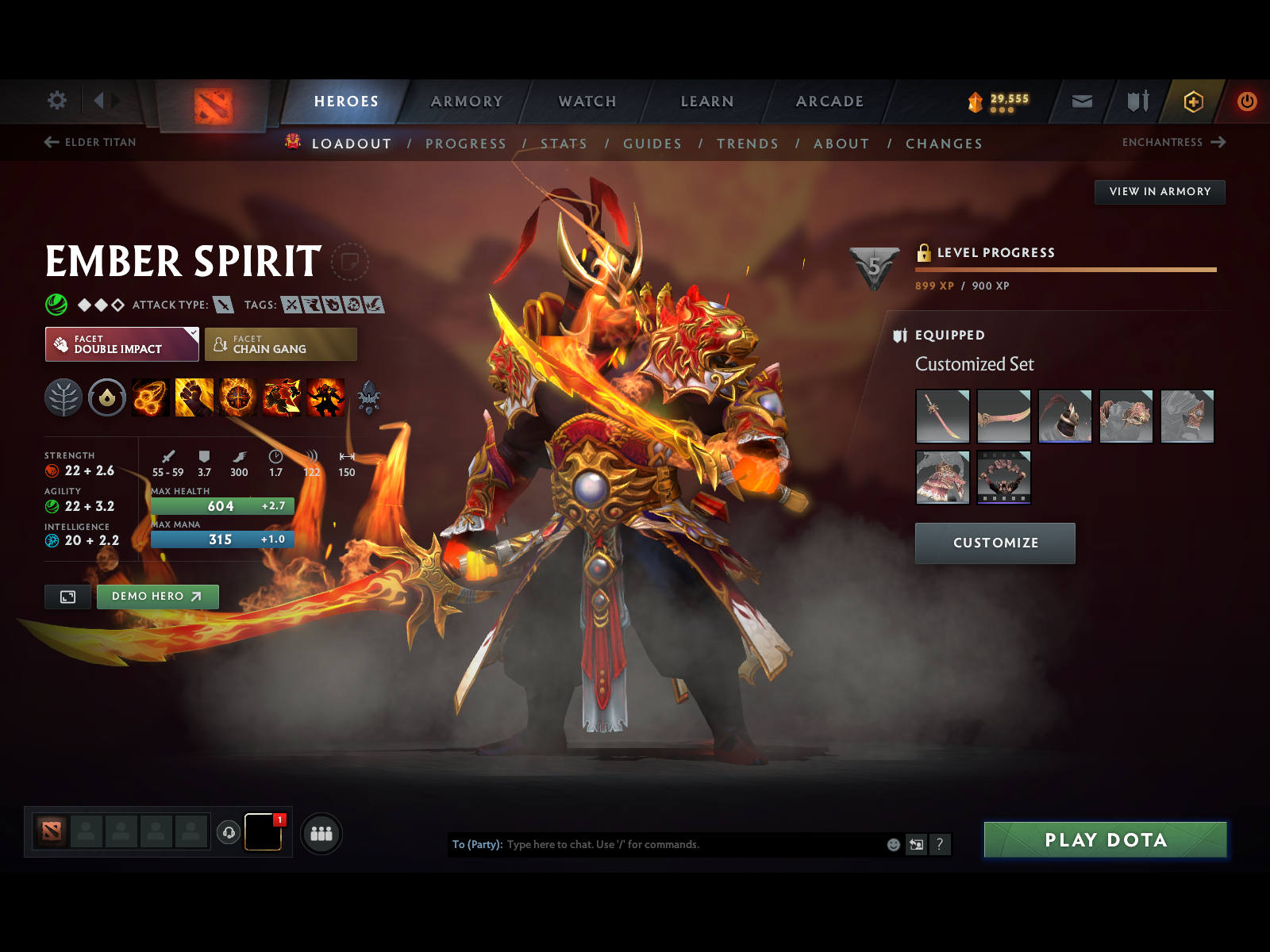This screenshot has width=1270, height=952.
Task: Open the settings gear icon
Action: (x=56, y=102)
